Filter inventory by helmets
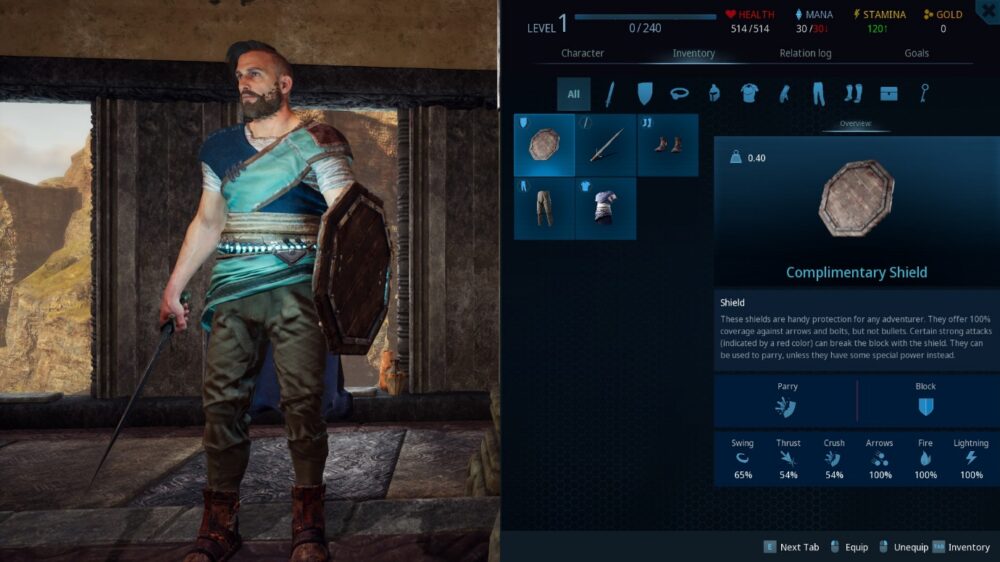 714,94
